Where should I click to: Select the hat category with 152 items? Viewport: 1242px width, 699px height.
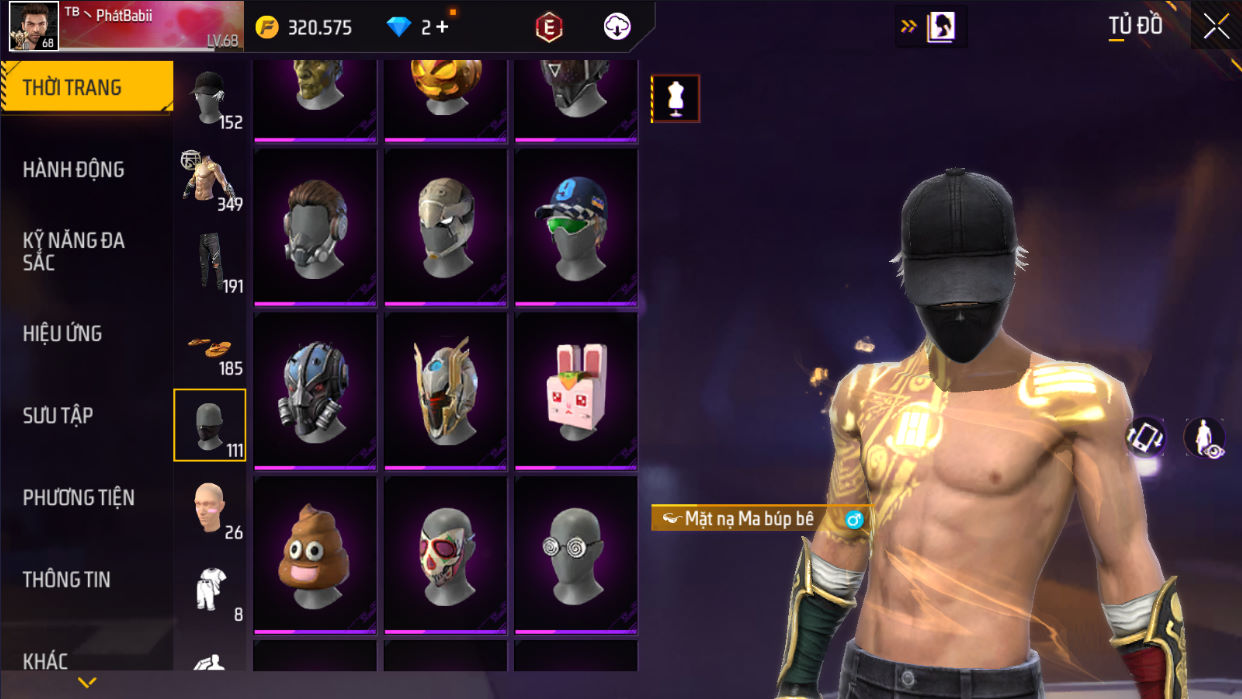point(210,99)
